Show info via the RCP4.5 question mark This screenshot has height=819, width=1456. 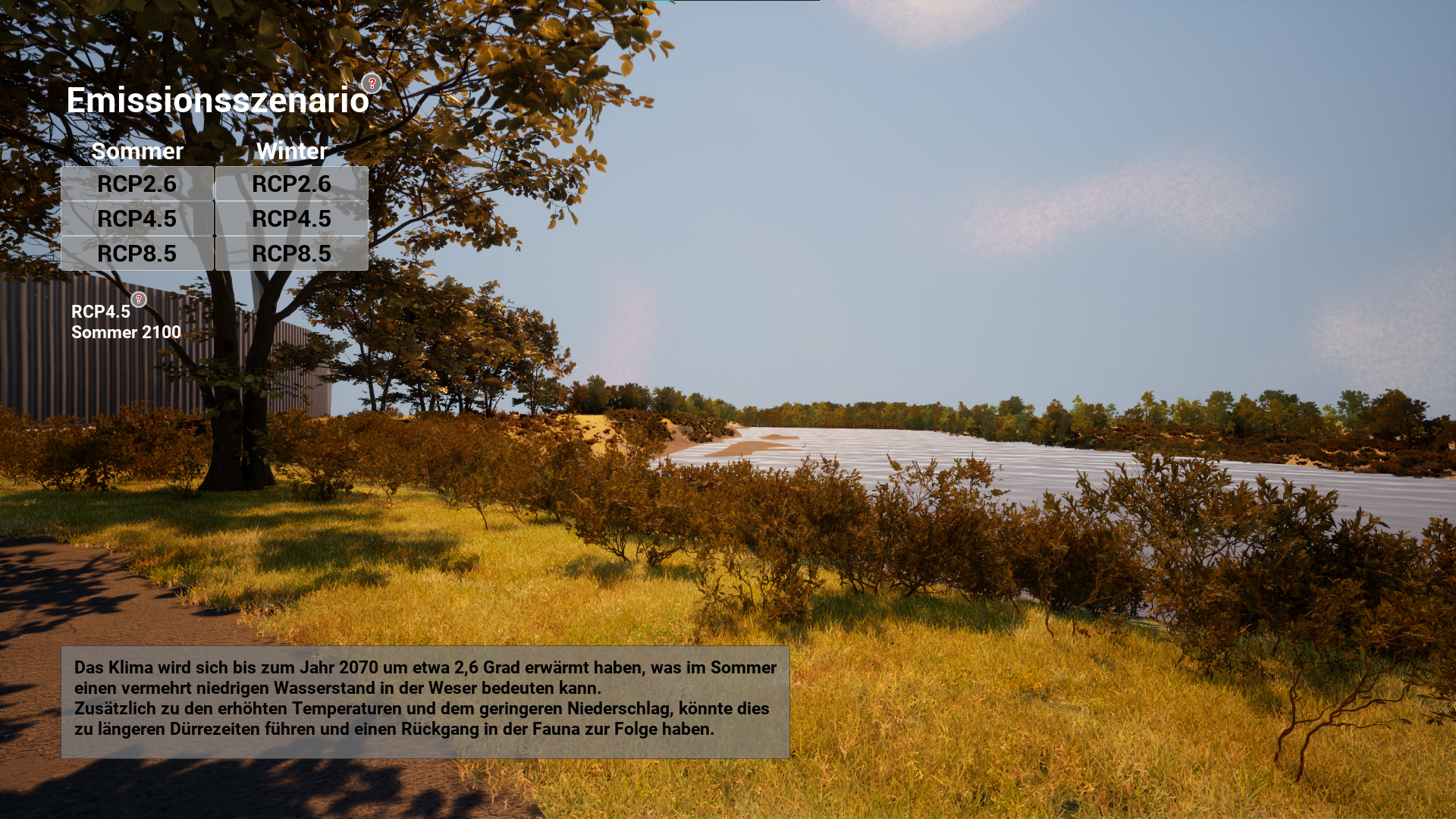pyautogui.click(x=139, y=300)
